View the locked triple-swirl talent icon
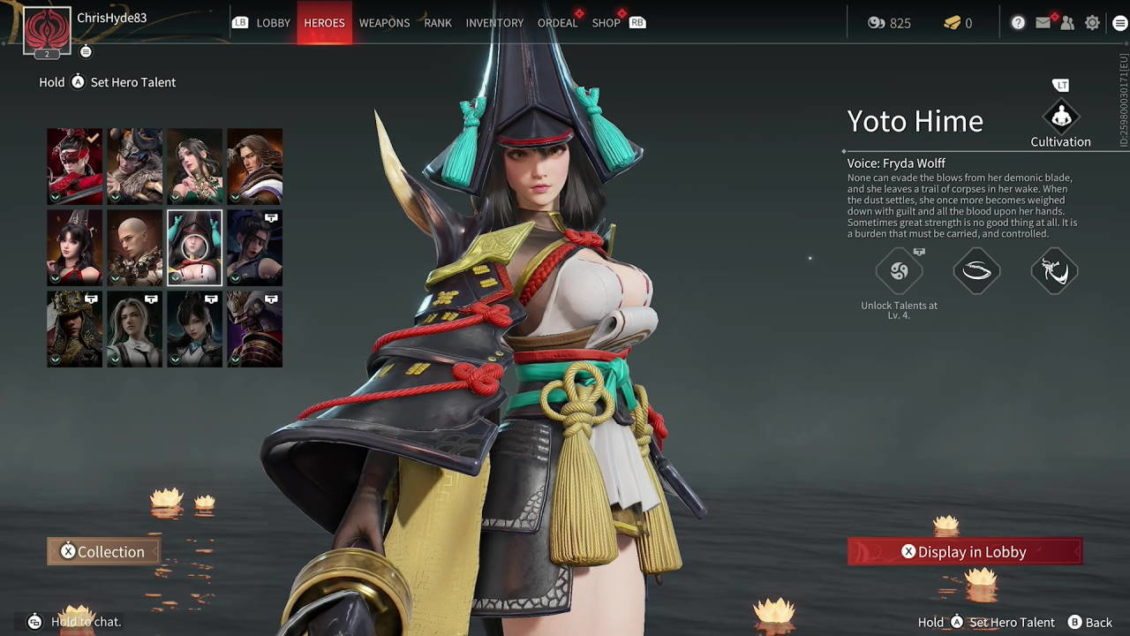The height and width of the screenshot is (636, 1130). coord(898,271)
